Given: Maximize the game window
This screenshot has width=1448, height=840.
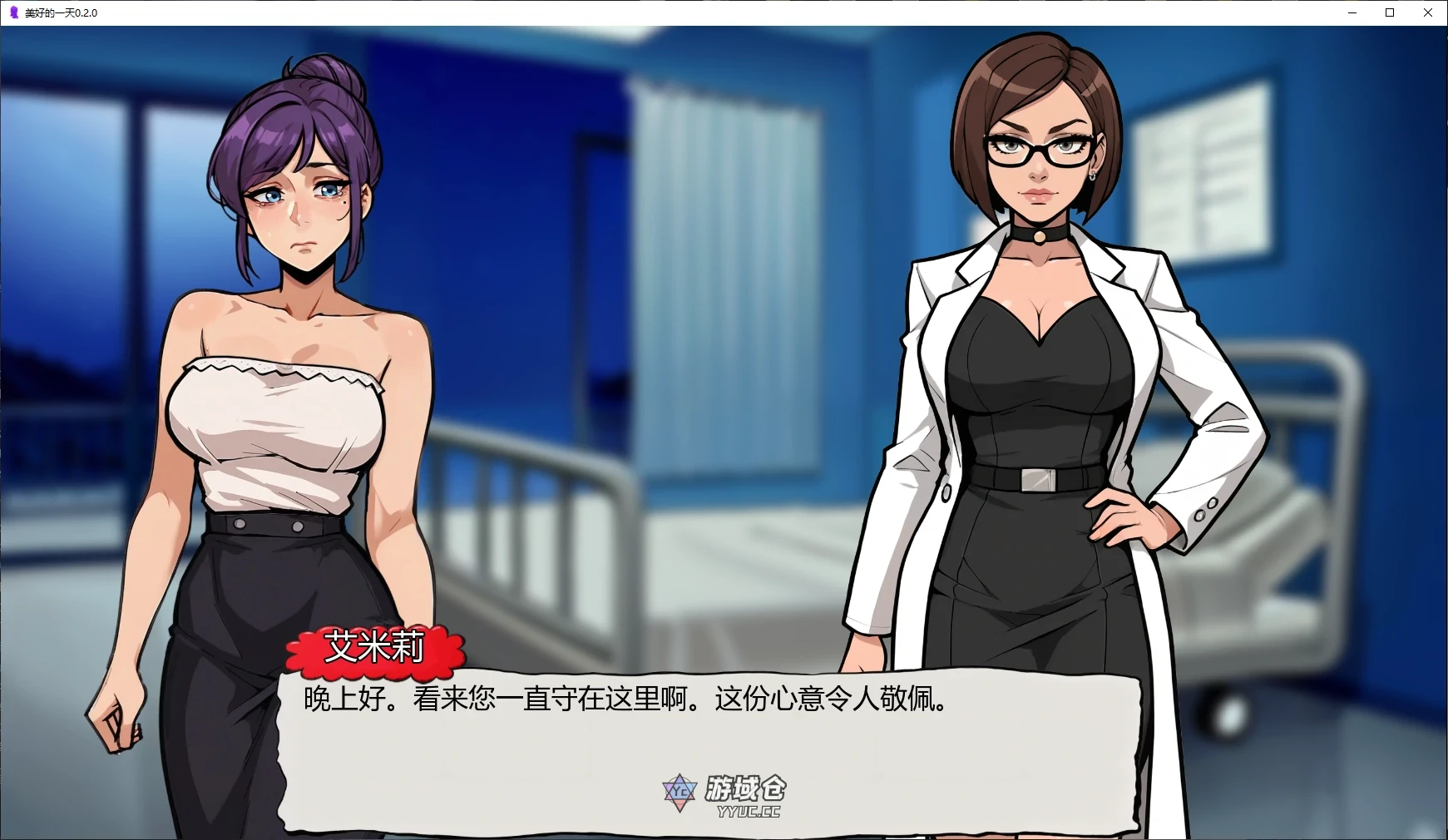Looking at the screenshot, I should click(x=1389, y=12).
